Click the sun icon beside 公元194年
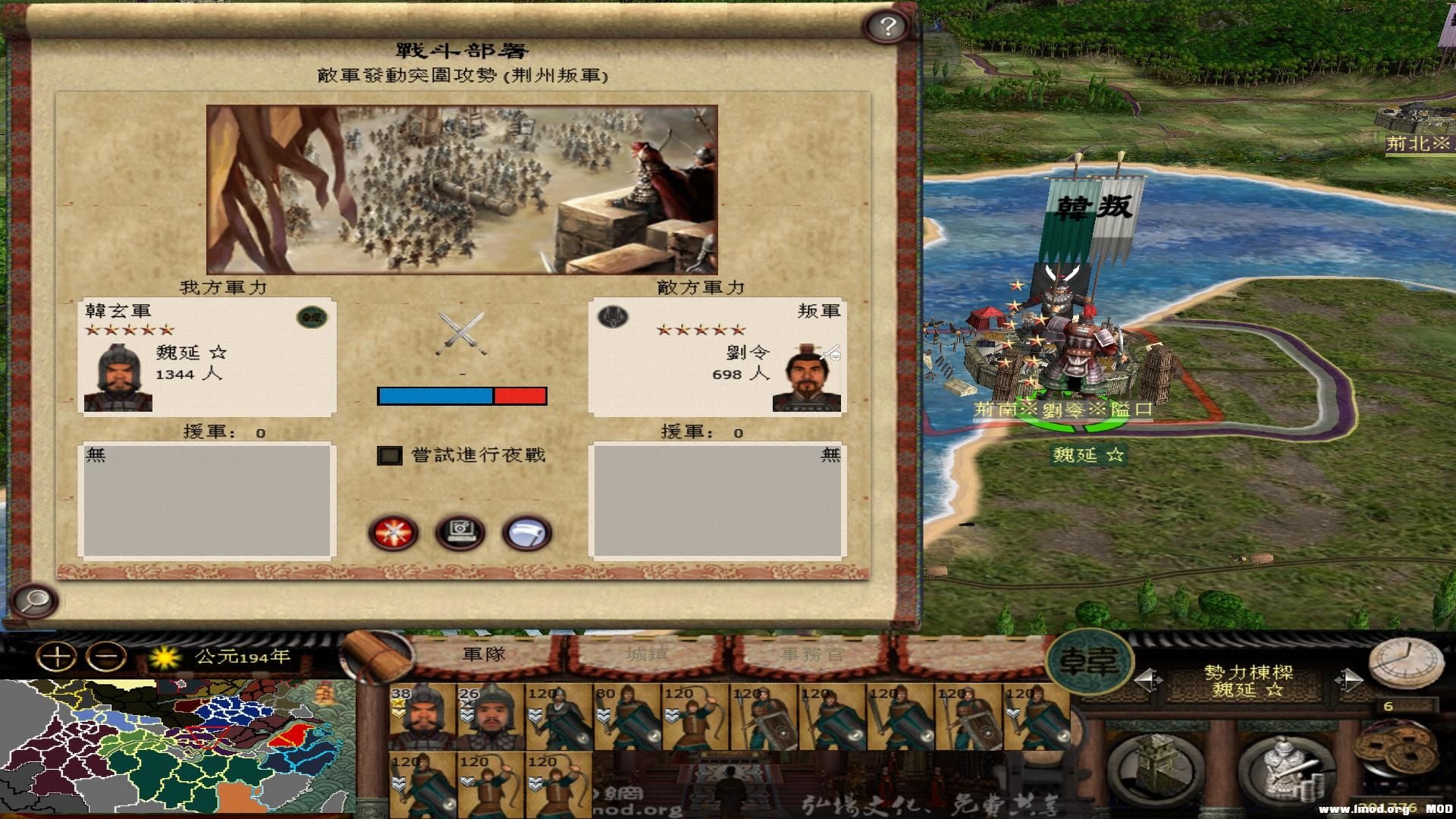The height and width of the screenshot is (819, 1456). coord(168,659)
